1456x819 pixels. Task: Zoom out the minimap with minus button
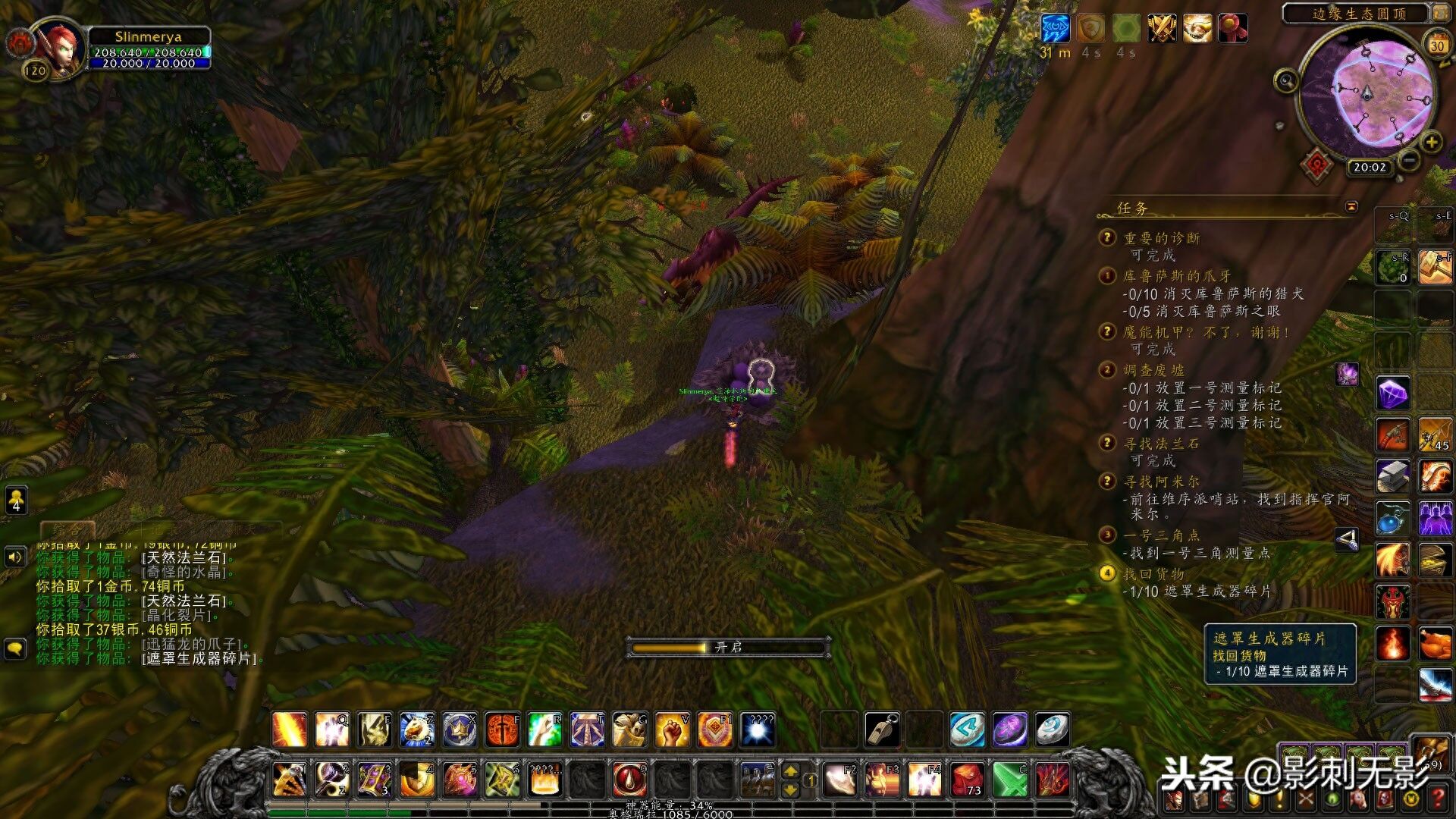point(1408,161)
